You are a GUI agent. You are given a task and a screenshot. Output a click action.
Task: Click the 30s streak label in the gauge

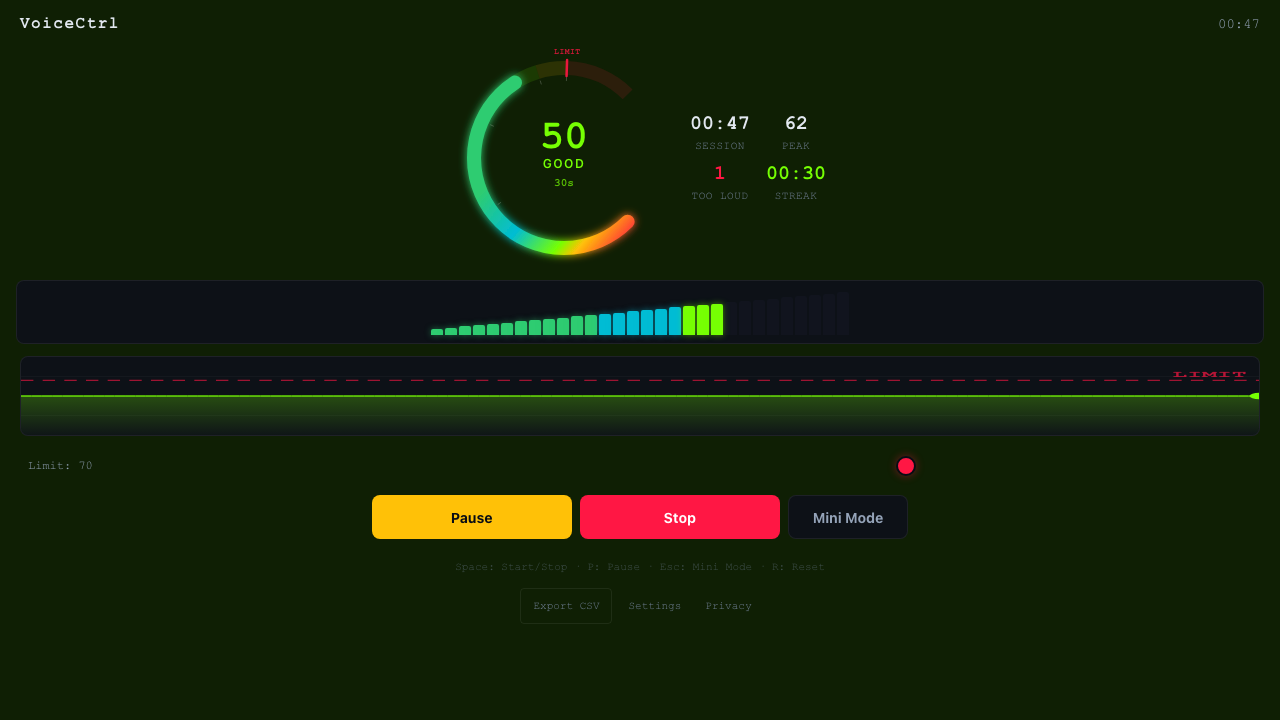[x=563, y=183]
